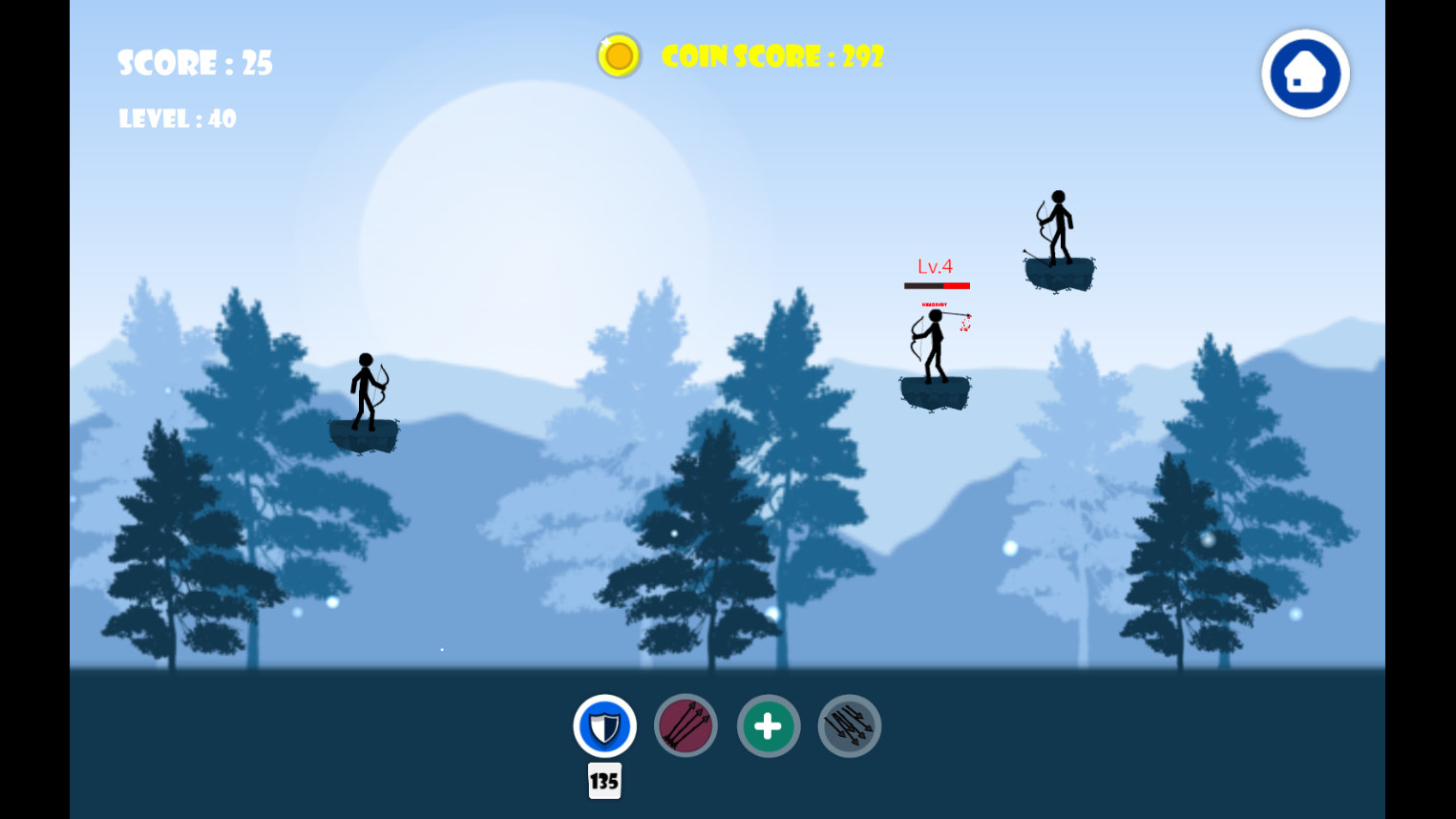Click the Lv.4 enemy health bar
The height and width of the screenshot is (819, 1456).
click(937, 283)
